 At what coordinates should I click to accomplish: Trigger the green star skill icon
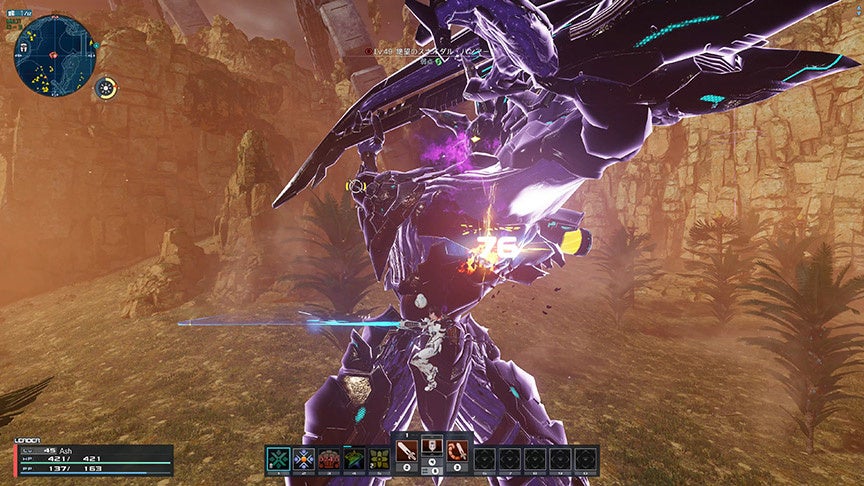[354, 460]
